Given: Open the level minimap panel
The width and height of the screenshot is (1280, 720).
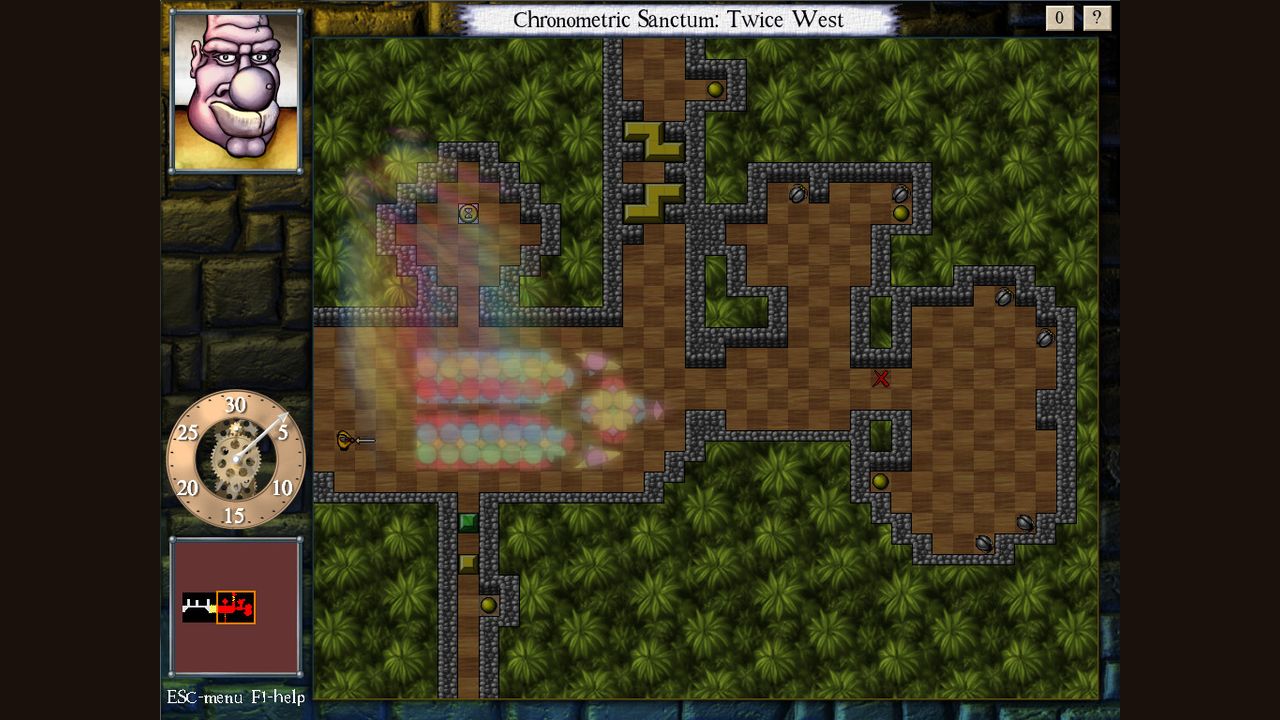Looking at the screenshot, I should click(x=235, y=606).
